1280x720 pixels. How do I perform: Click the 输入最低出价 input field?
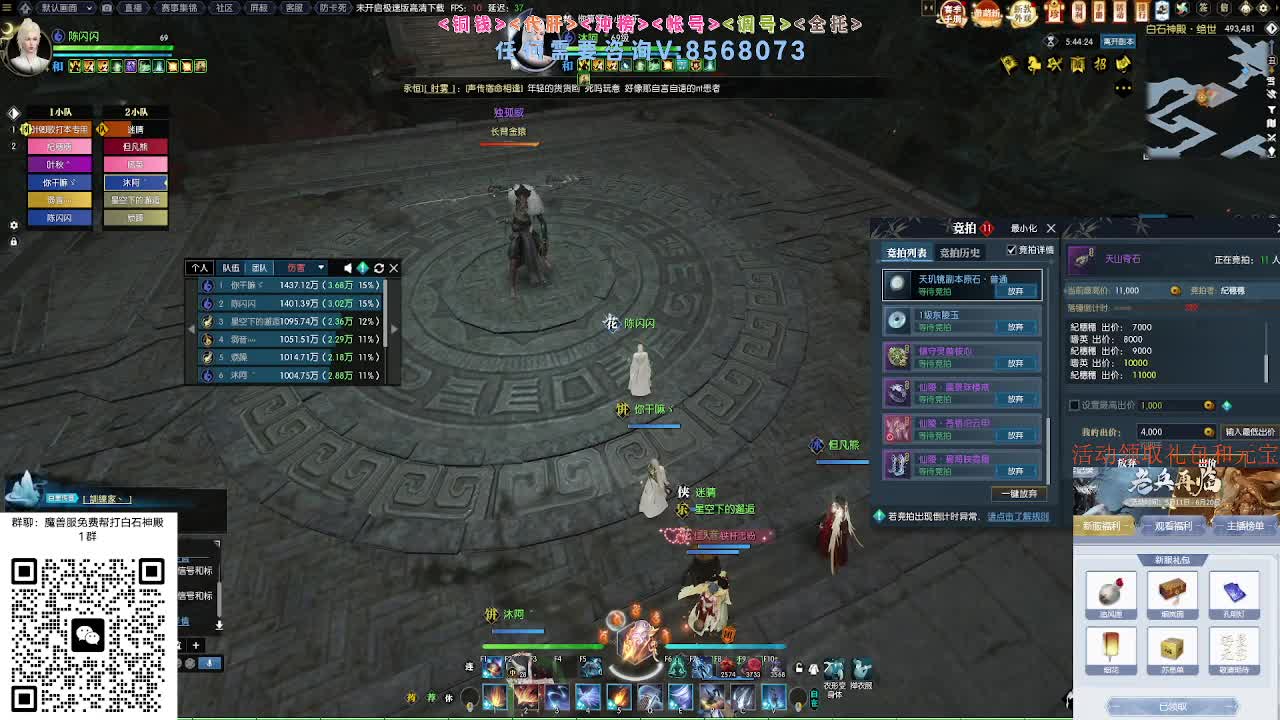click(1250, 432)
